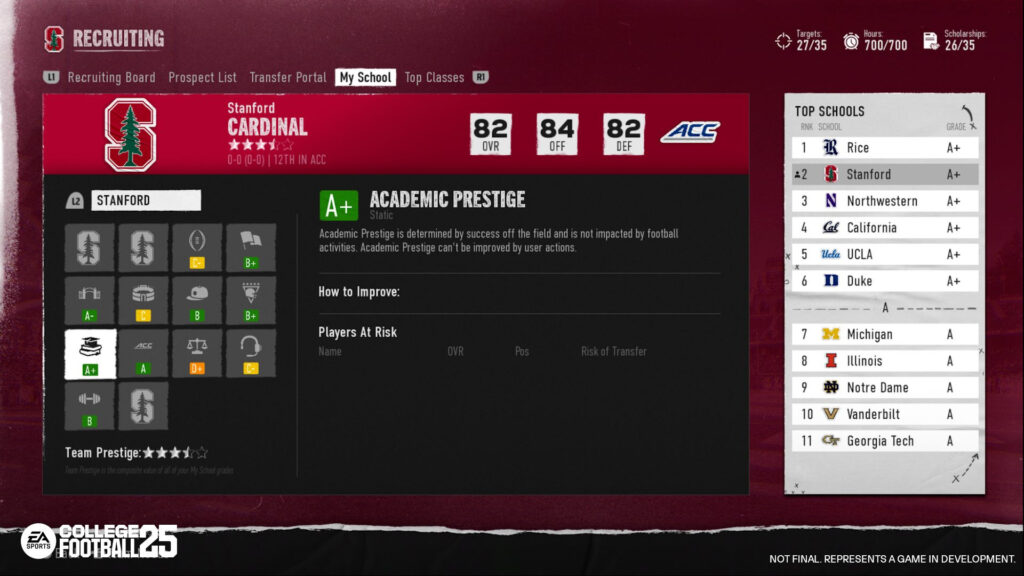The image size is (1024, 576).
Task: Choose the flags tile graded B+
Action: (x=250, y=248)
